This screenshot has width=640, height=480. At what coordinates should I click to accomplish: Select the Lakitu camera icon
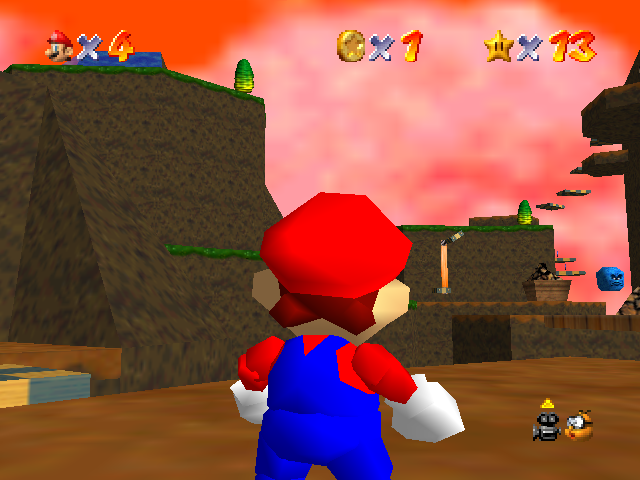[578, 425]
